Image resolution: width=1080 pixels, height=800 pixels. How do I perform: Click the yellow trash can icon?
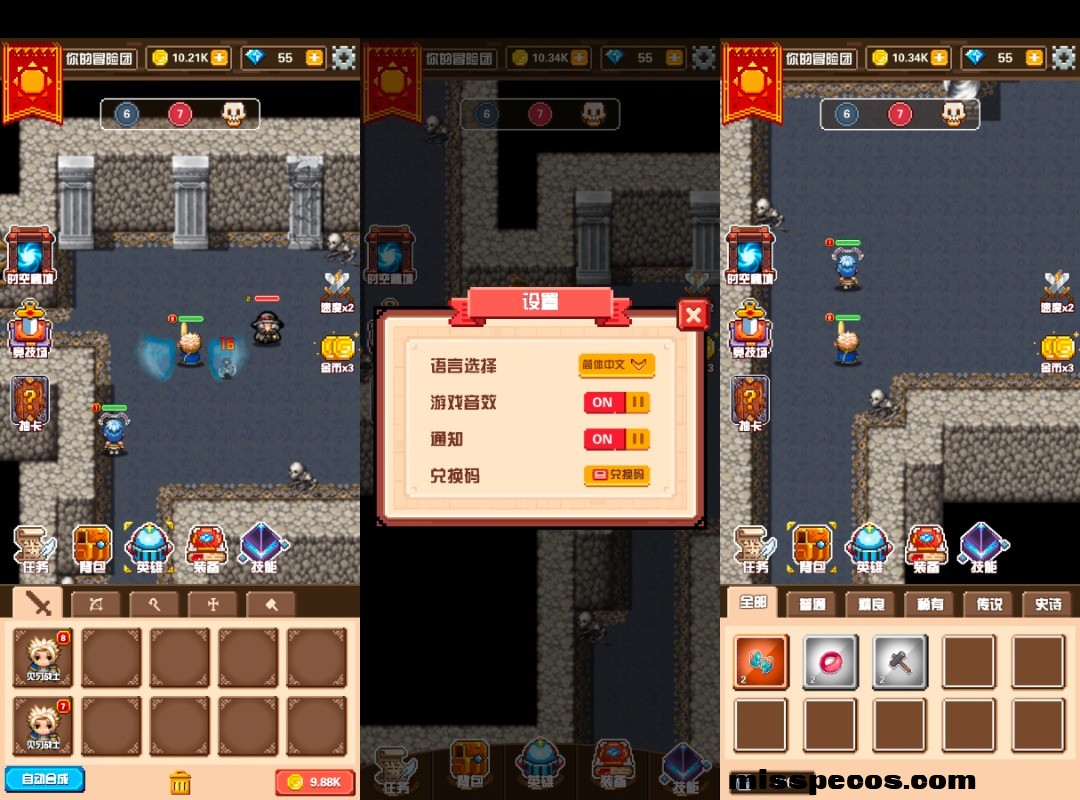click(x=180, y=781)
